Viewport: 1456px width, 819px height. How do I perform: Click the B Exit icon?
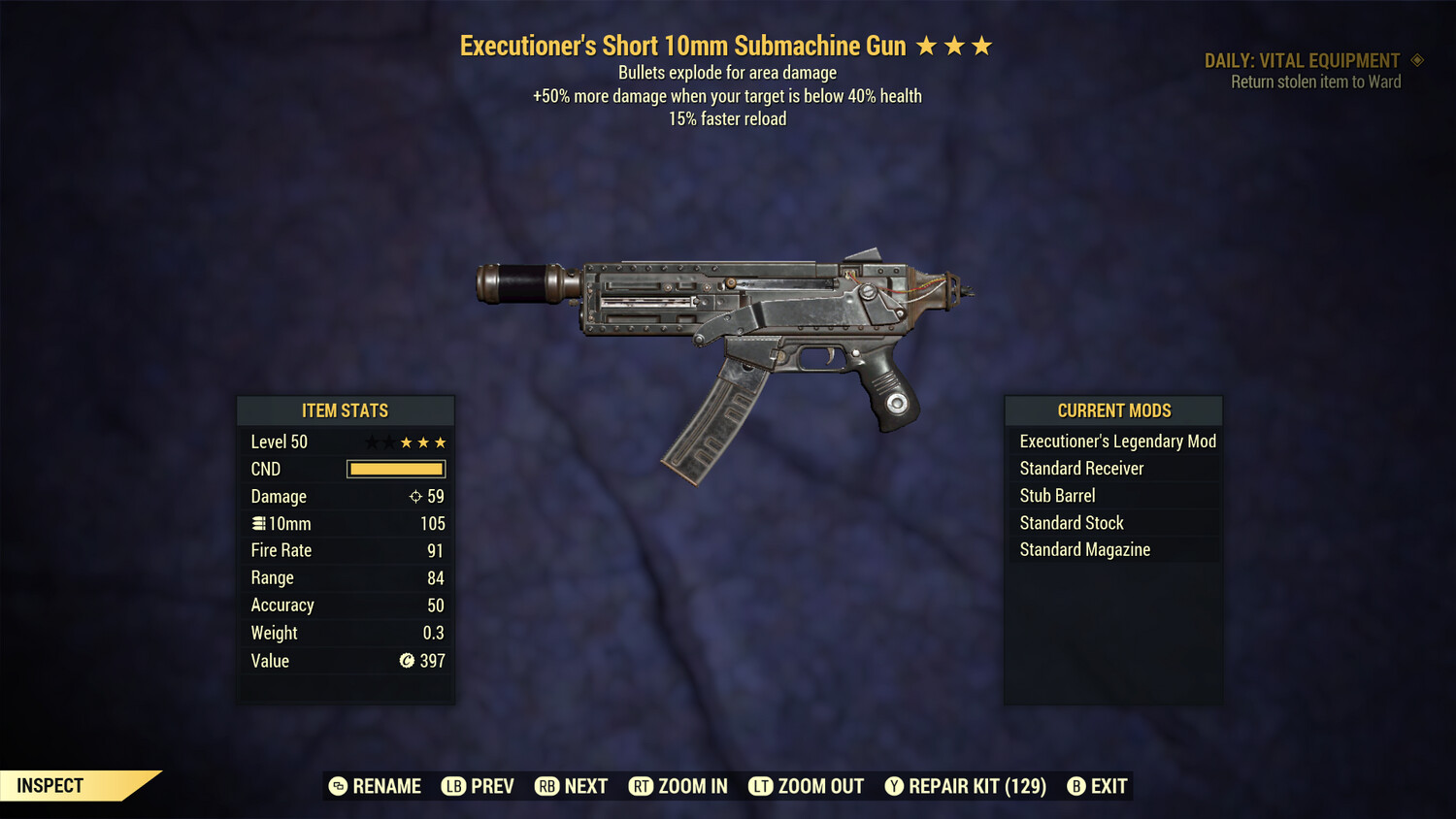pyautogui.click(x=1075, y=786)
